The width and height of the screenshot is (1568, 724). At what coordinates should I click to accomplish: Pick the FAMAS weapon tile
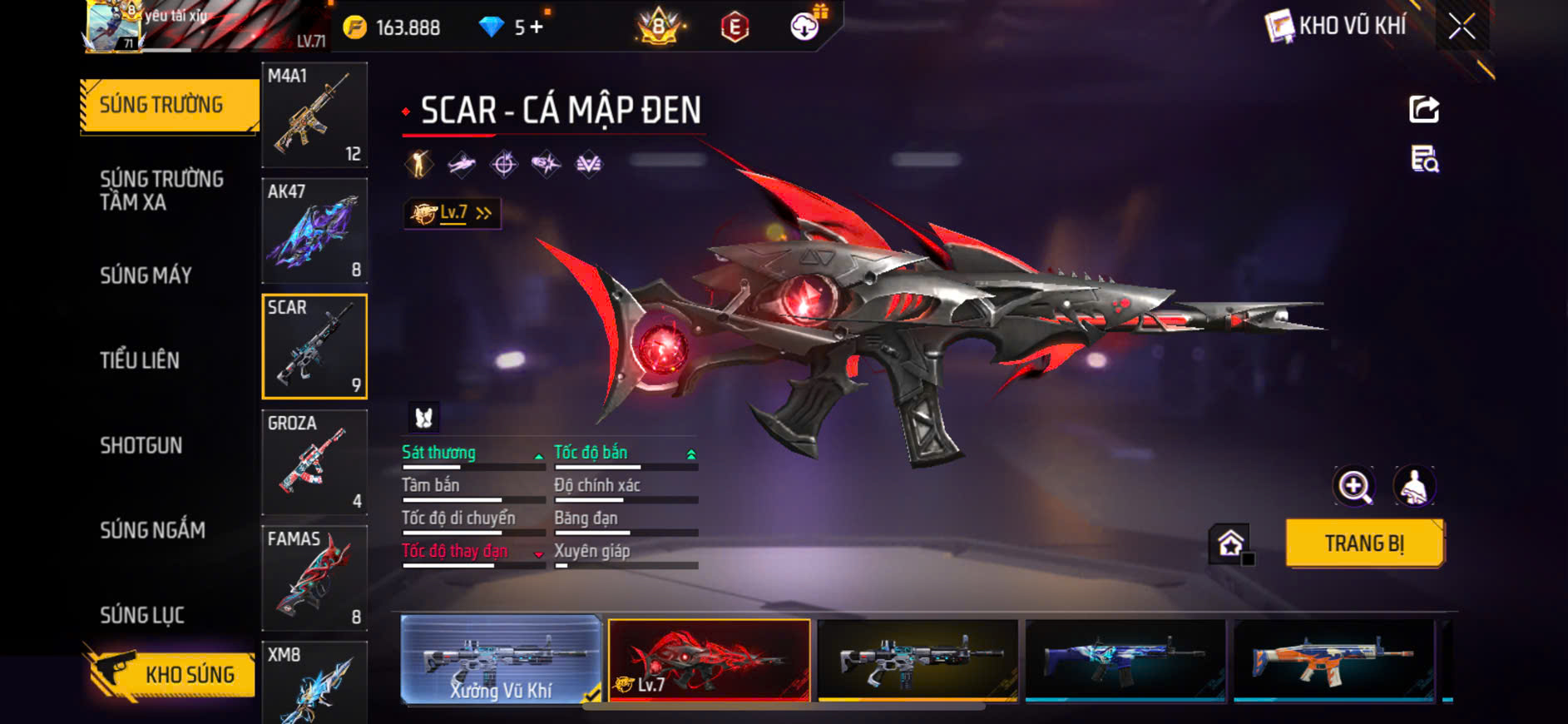point(314,578)
